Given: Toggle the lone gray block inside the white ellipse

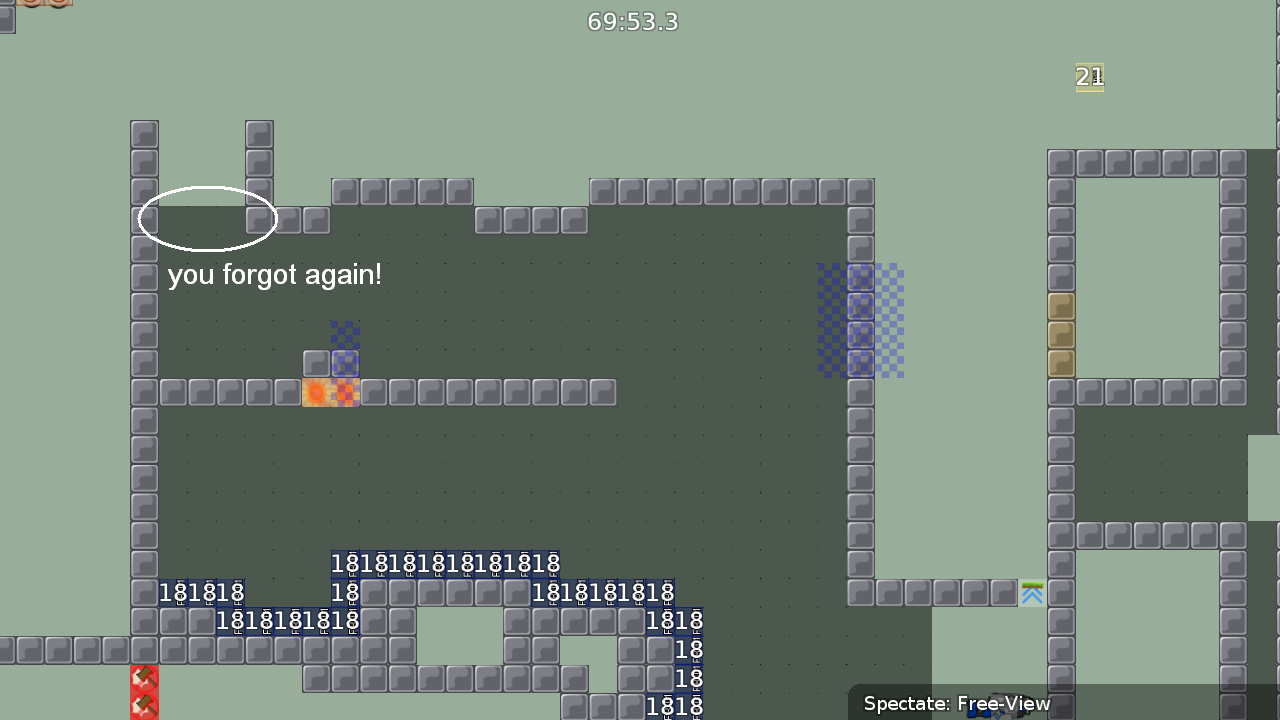Looking at the screenshot, I should click(x=259, y=219).
